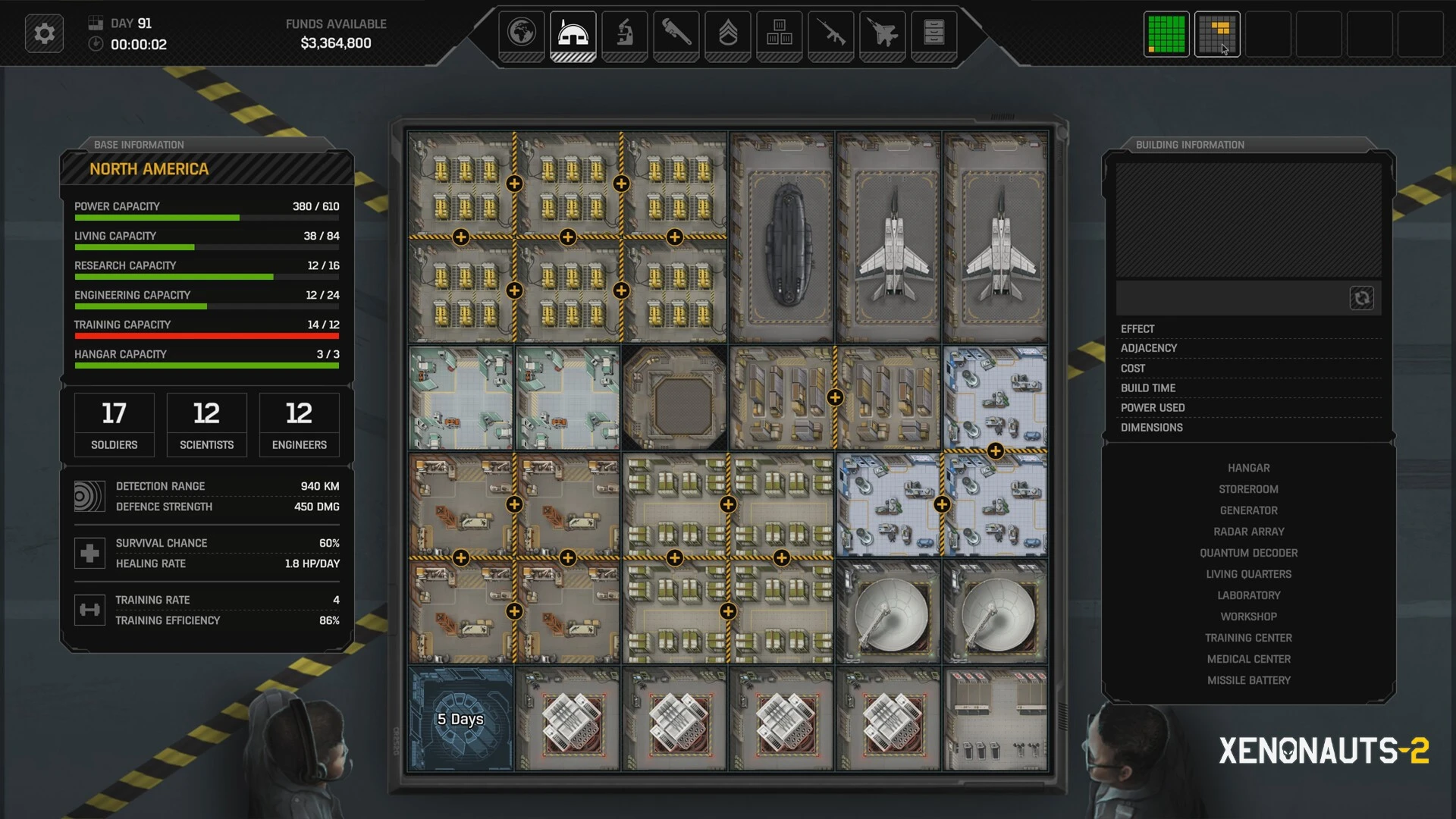
Task: Select the second base thumbnail with orange blocks
Action: pos(1217,34)
